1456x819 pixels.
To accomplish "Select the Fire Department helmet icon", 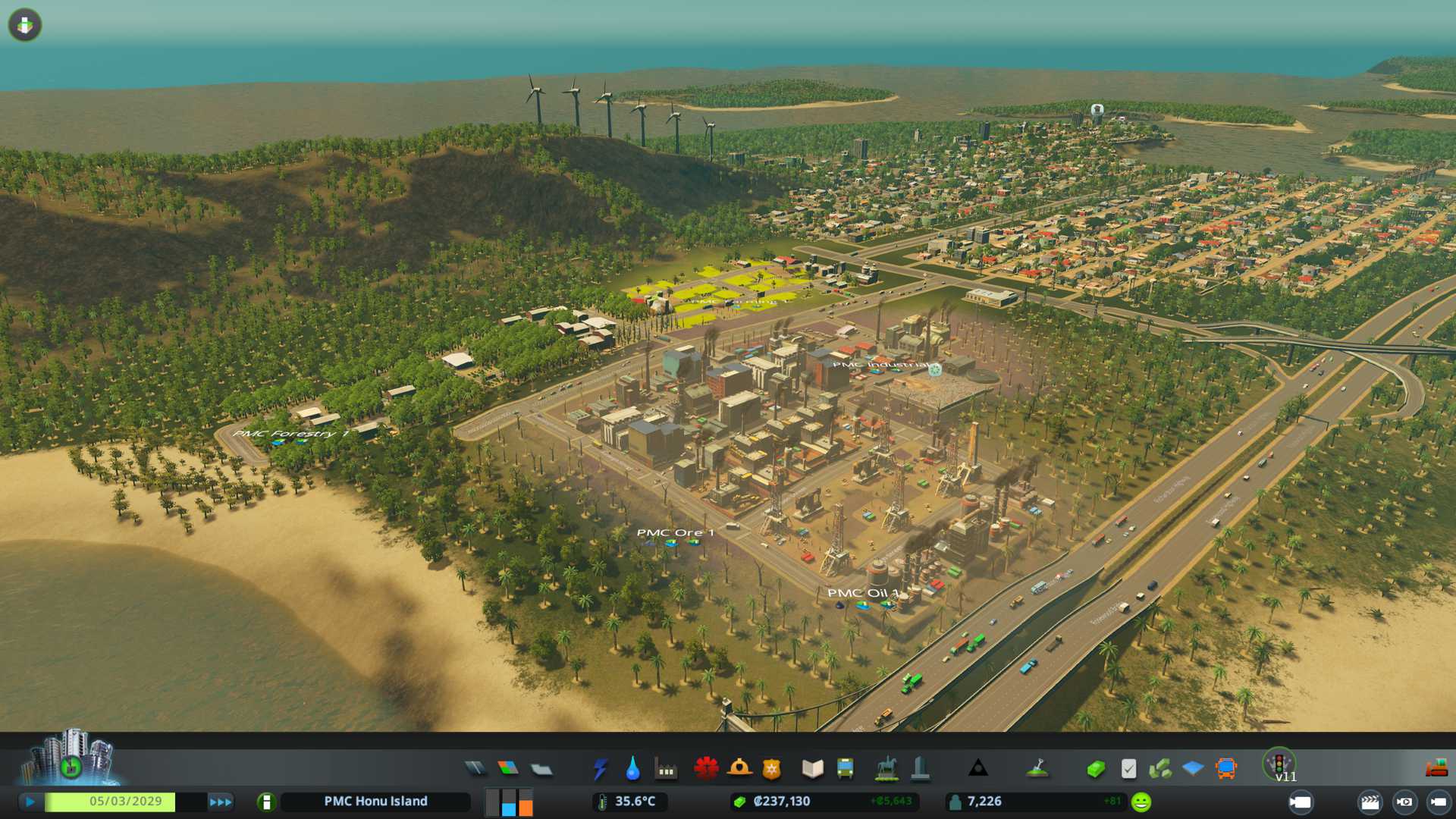I will click(739, 769).
